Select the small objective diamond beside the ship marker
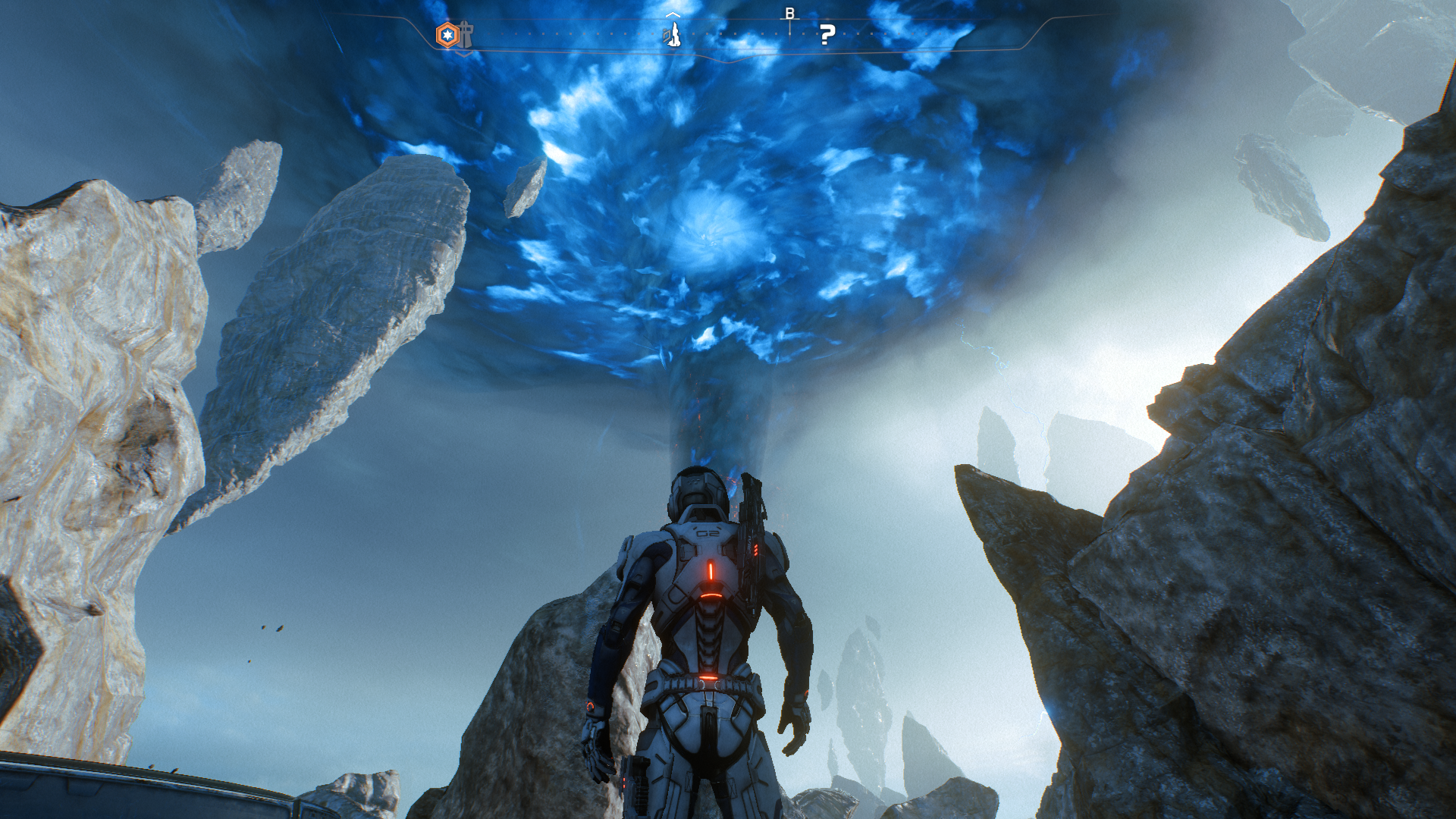This screenshot has width=1456, height=819. (666, 36)
